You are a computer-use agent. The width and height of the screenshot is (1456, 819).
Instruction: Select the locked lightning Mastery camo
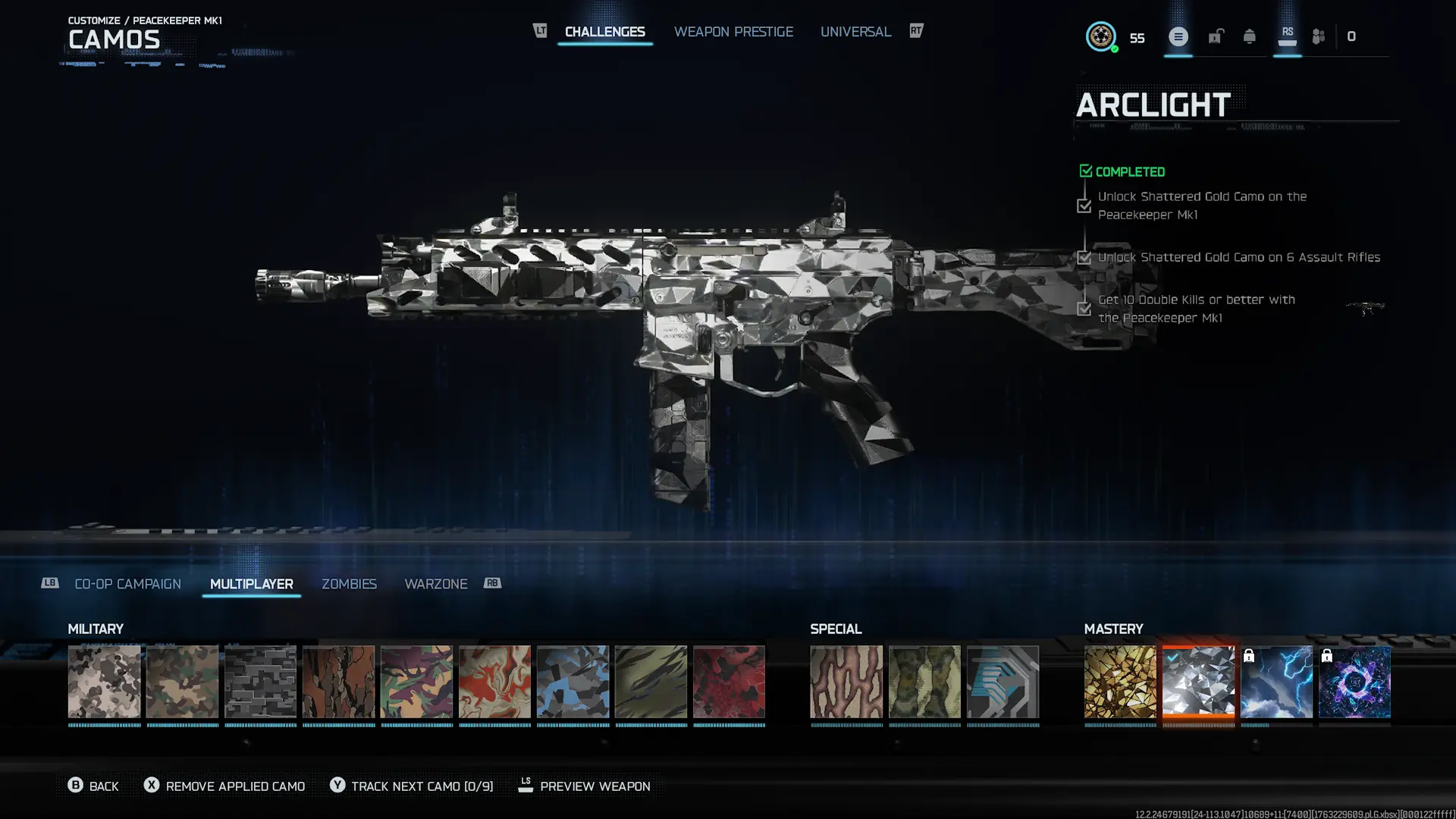click(1276, 682)
